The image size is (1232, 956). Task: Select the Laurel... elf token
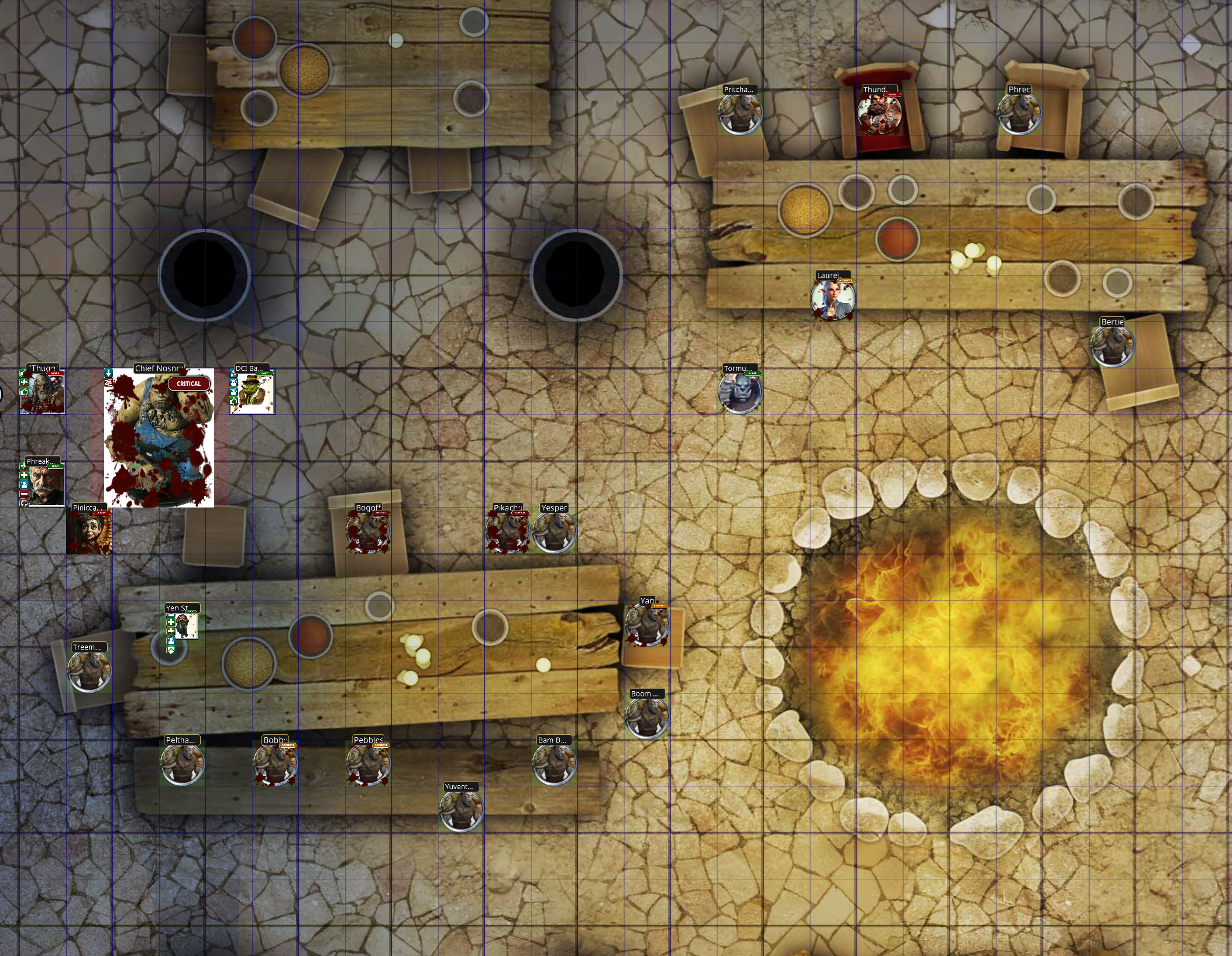click(832, 299)
